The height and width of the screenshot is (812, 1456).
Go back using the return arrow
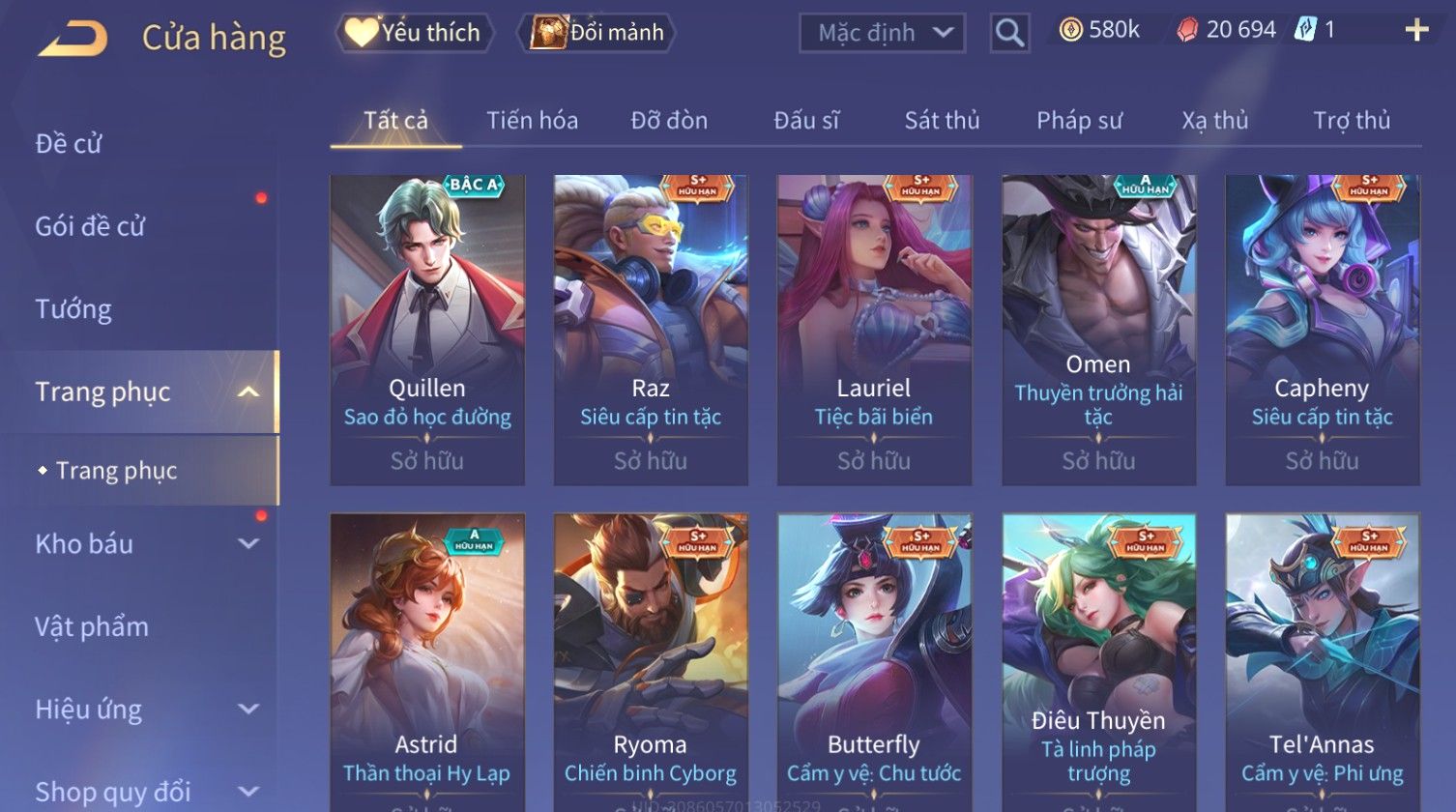tap(73, 39)
